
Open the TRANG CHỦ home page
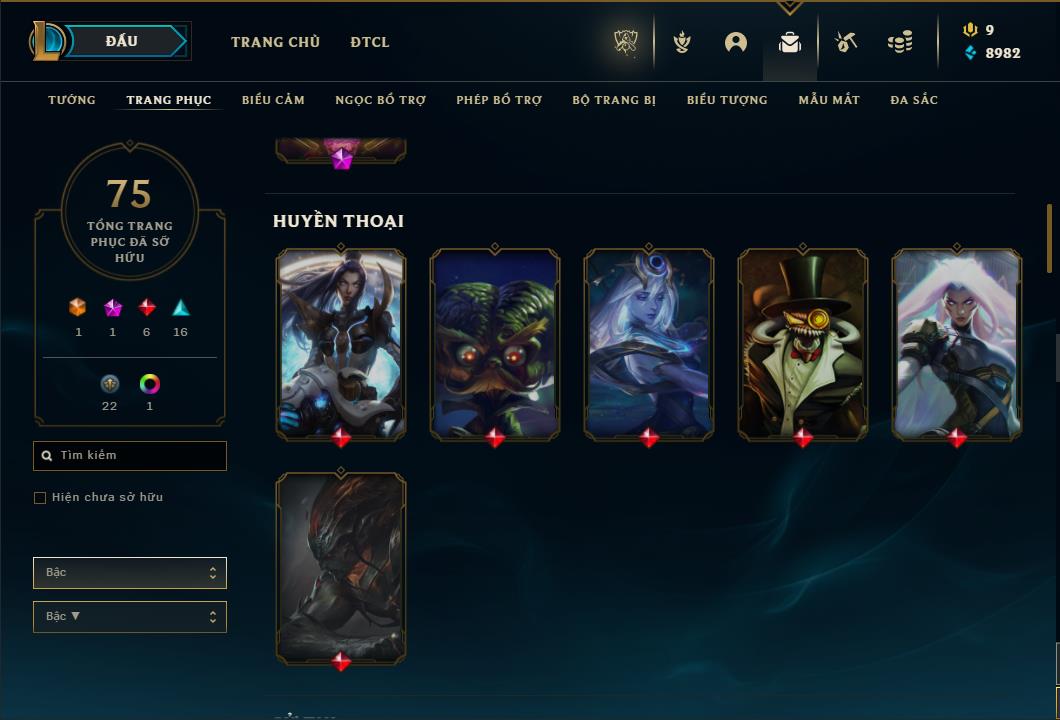pos(275,42)
